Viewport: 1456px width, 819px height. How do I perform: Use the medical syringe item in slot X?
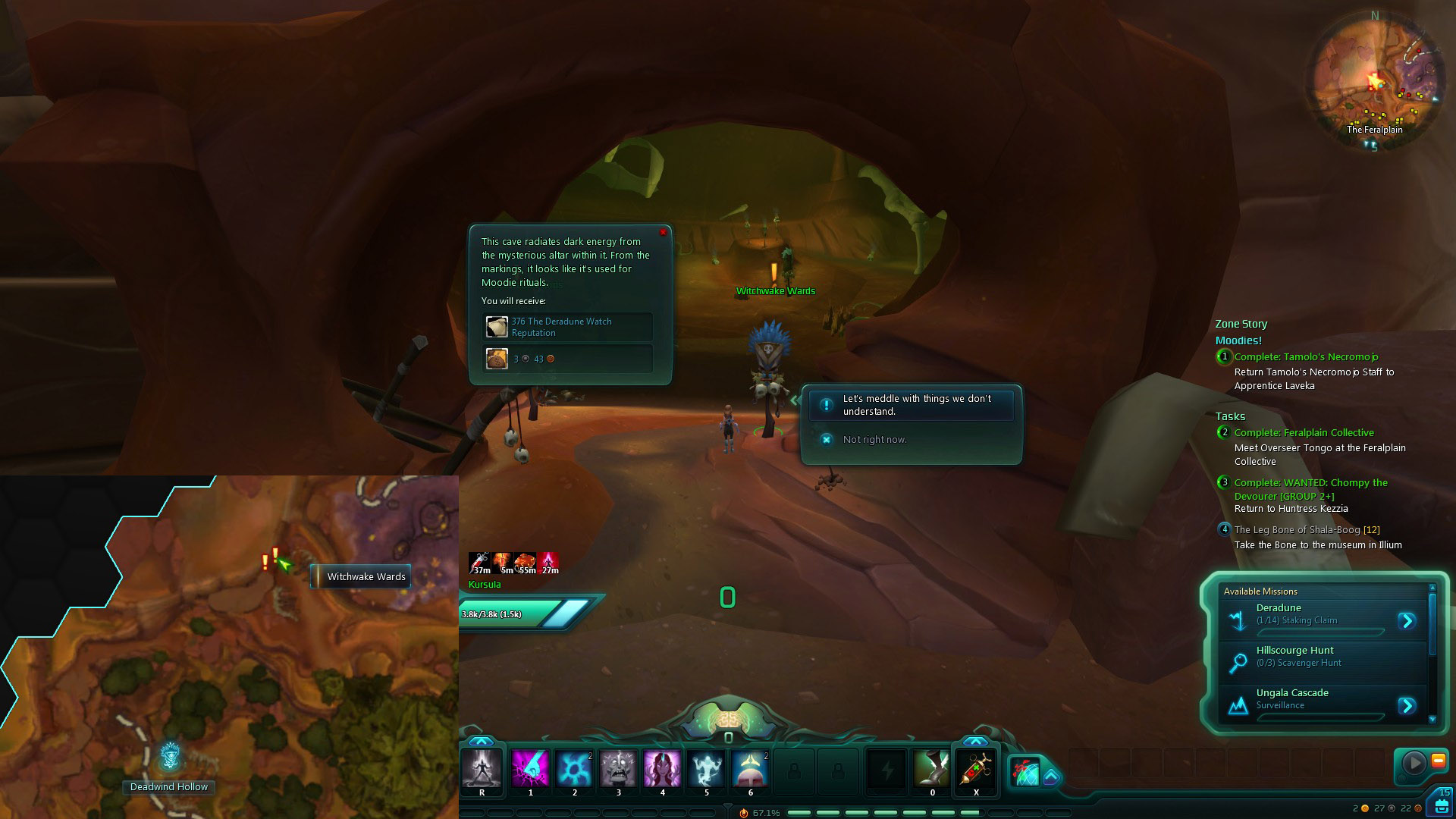(x=976, y=769)
